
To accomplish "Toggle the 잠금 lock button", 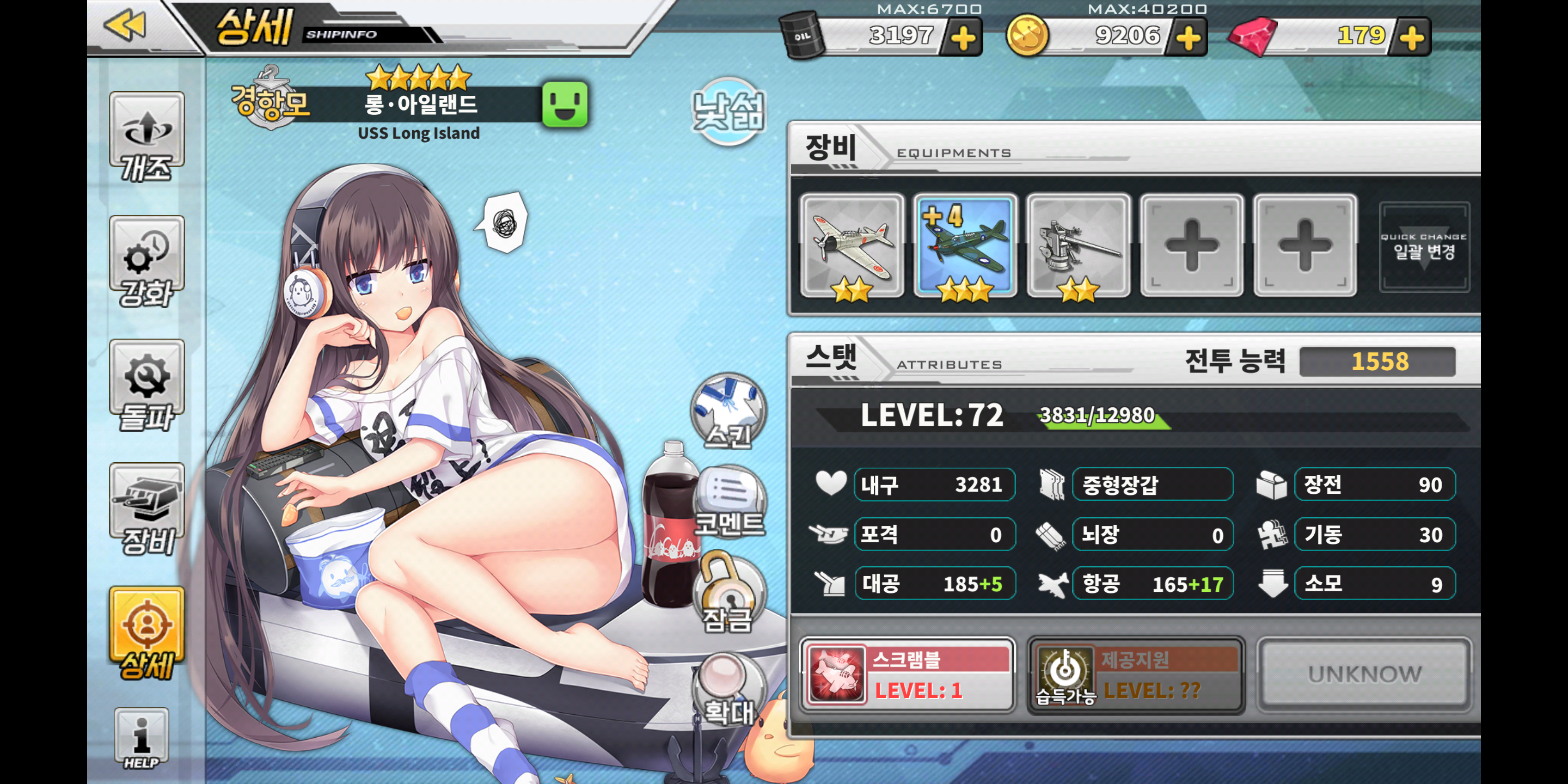I will [x=728, y=593].
